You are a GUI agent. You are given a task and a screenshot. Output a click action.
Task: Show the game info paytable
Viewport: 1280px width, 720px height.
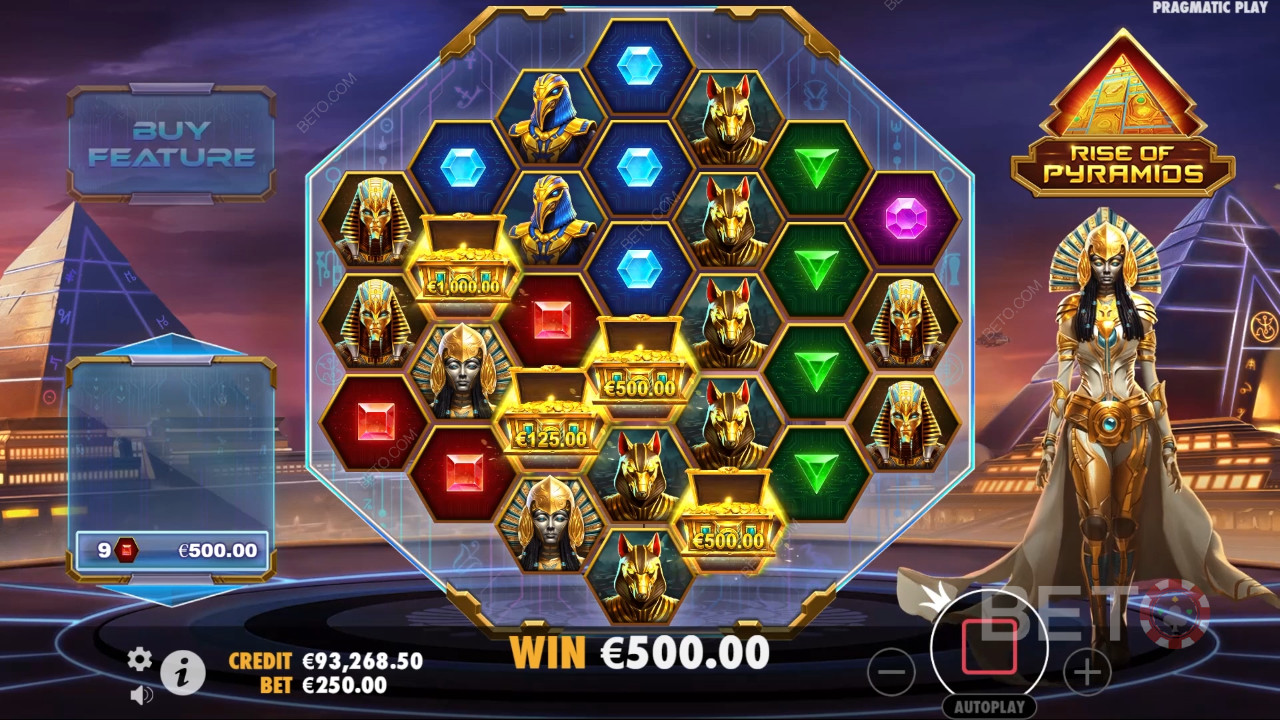pos(183,673)
